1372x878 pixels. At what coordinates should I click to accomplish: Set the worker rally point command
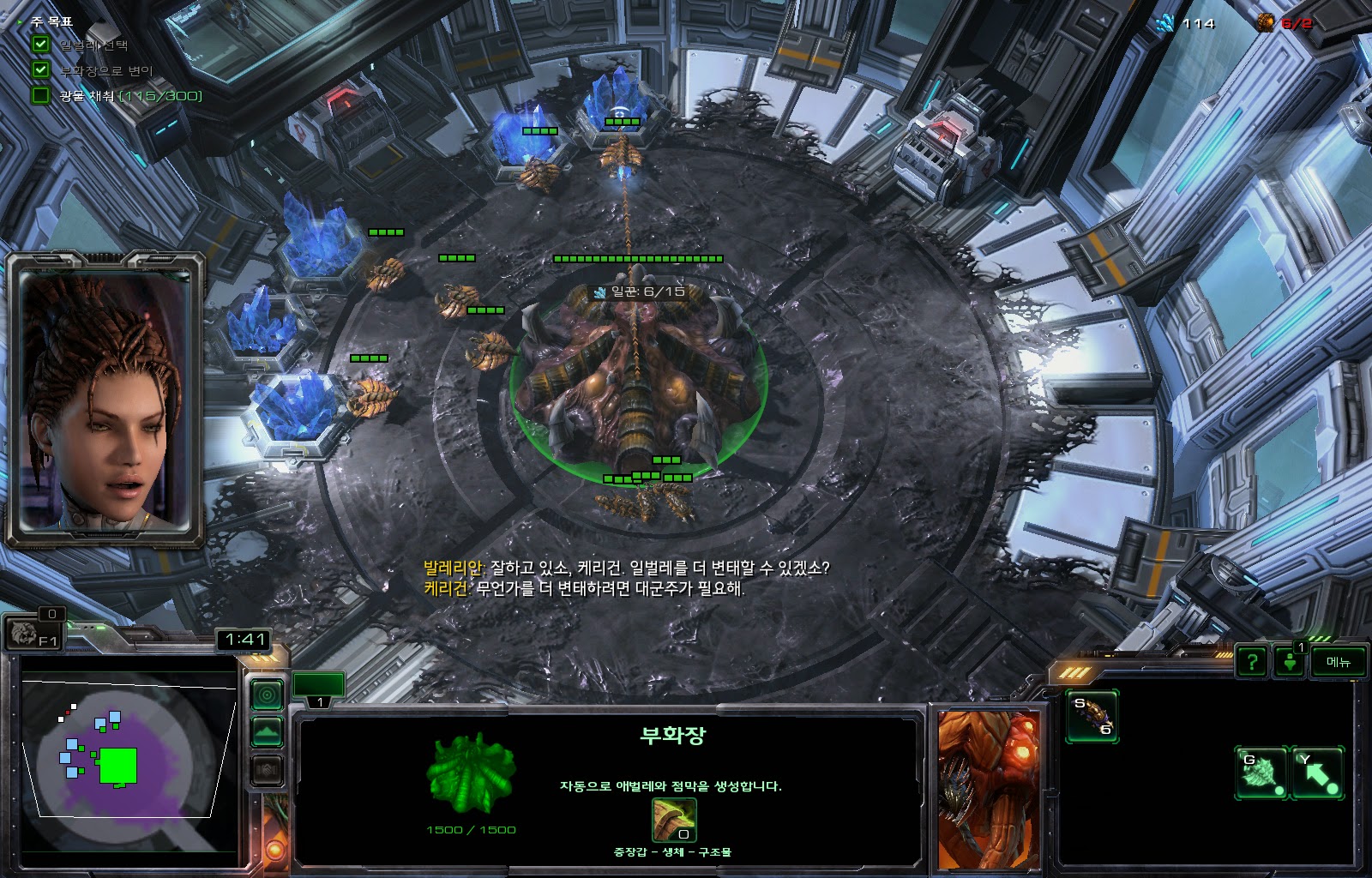pyautogui.click(x=1261, y=773)
